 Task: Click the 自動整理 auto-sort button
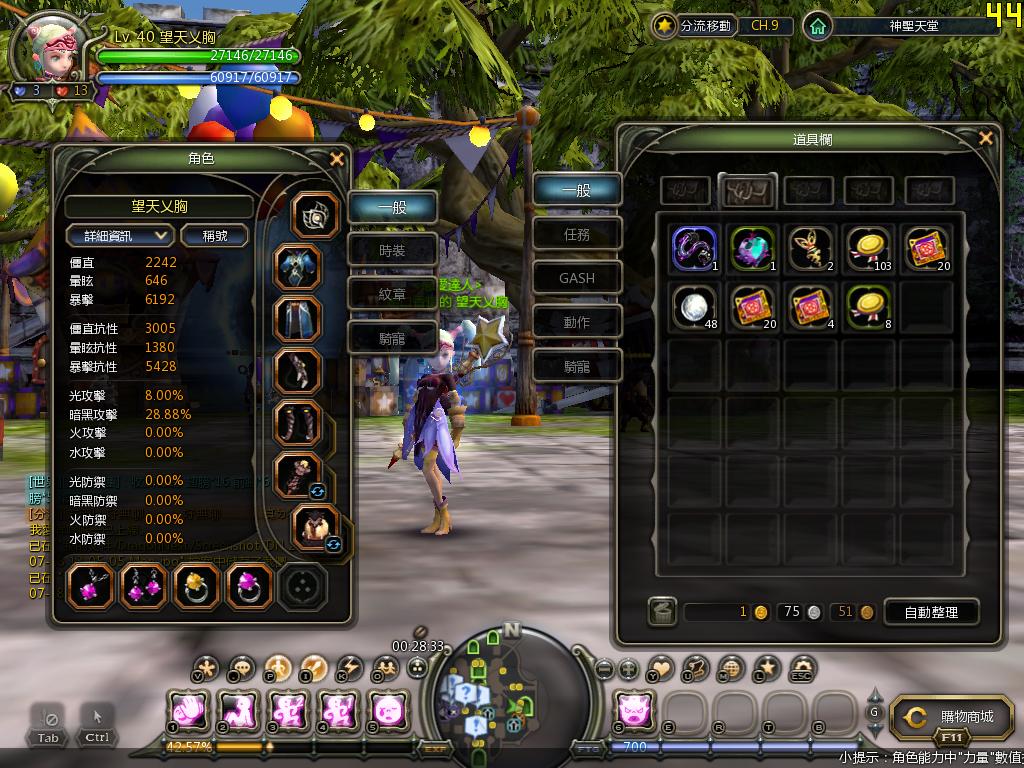[930, 612]
